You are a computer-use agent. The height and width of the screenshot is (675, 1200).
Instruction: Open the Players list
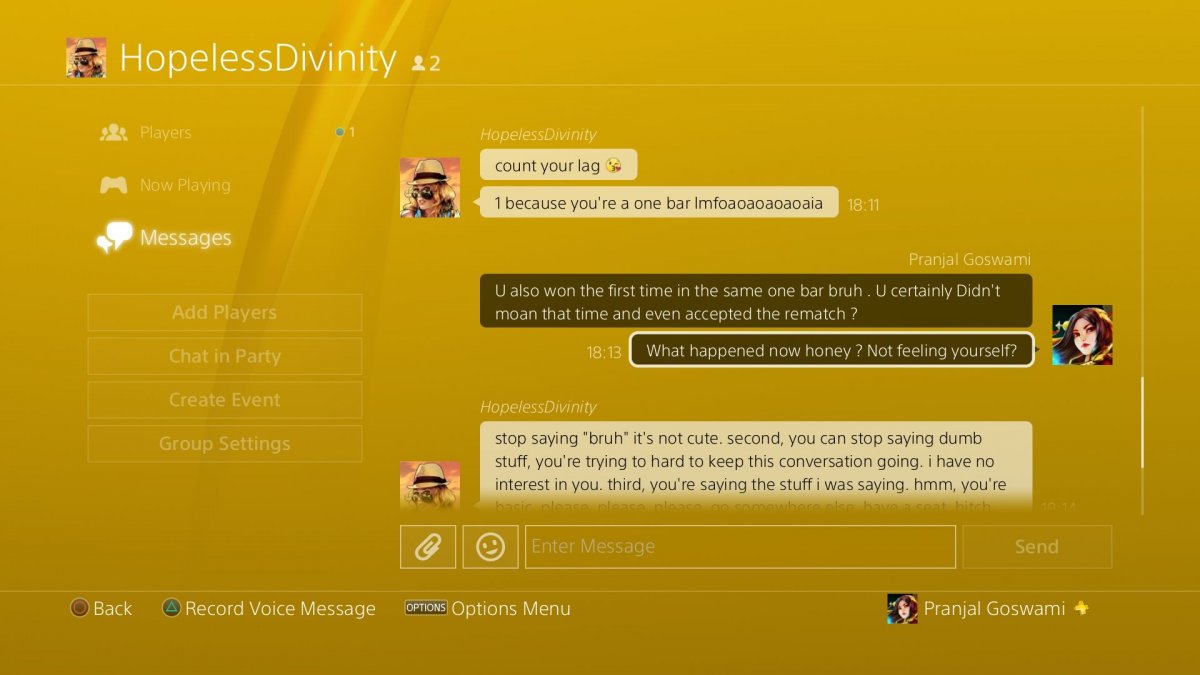(x=165, y=133)
